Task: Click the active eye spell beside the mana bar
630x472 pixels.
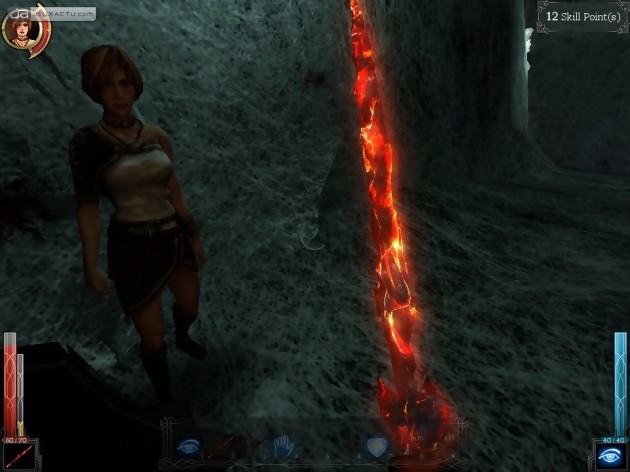Action: (x=610, y=454)
